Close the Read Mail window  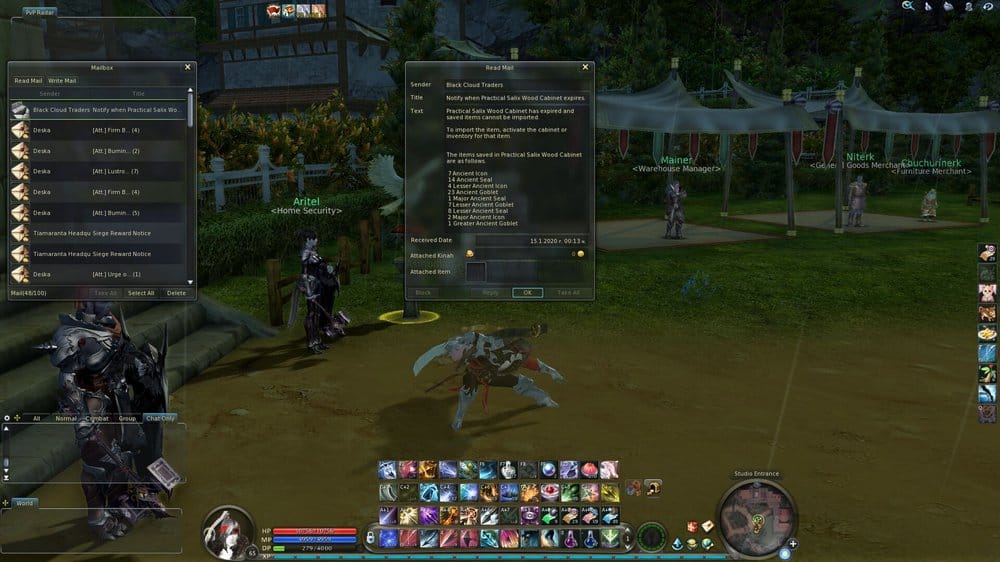pos(586,67)
